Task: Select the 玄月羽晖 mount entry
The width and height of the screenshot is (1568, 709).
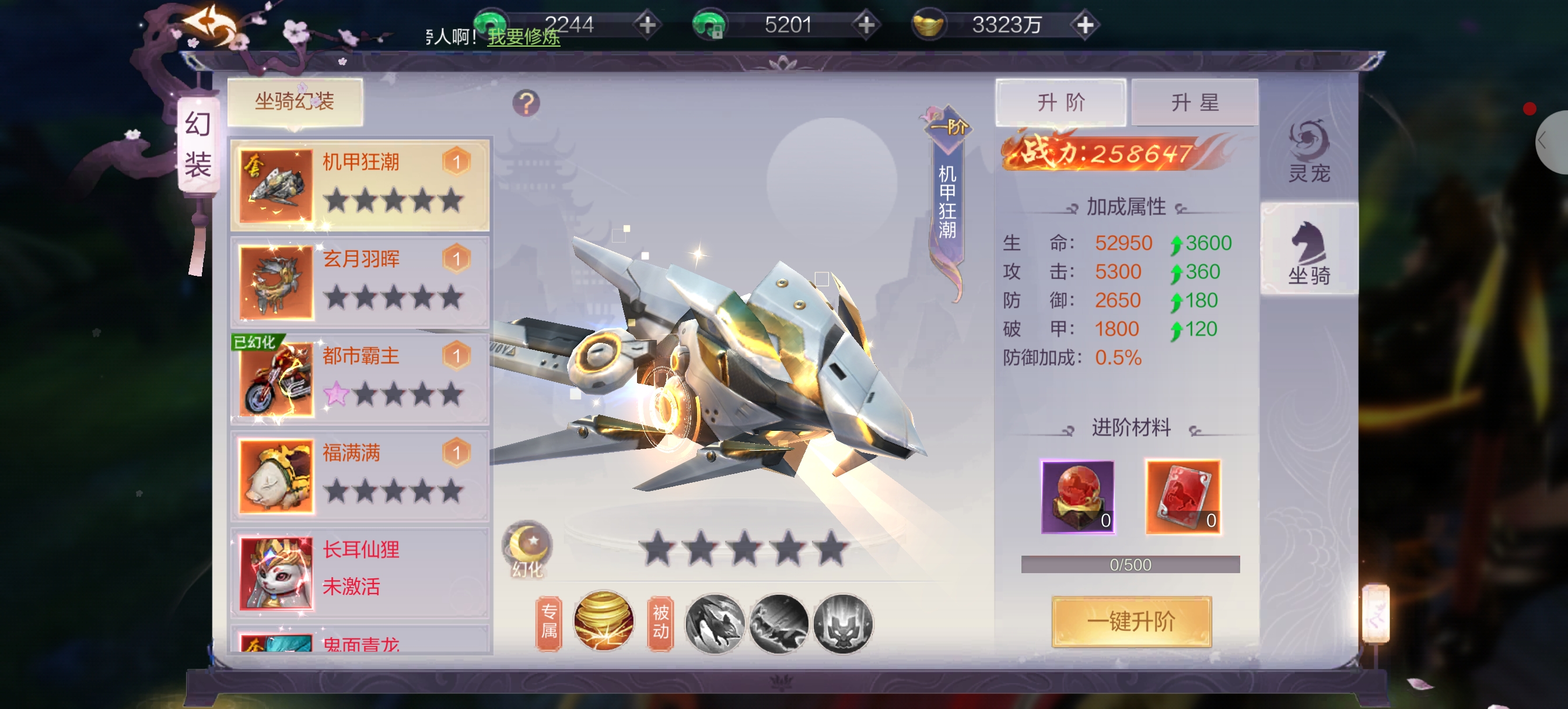Action: point(360,282)
